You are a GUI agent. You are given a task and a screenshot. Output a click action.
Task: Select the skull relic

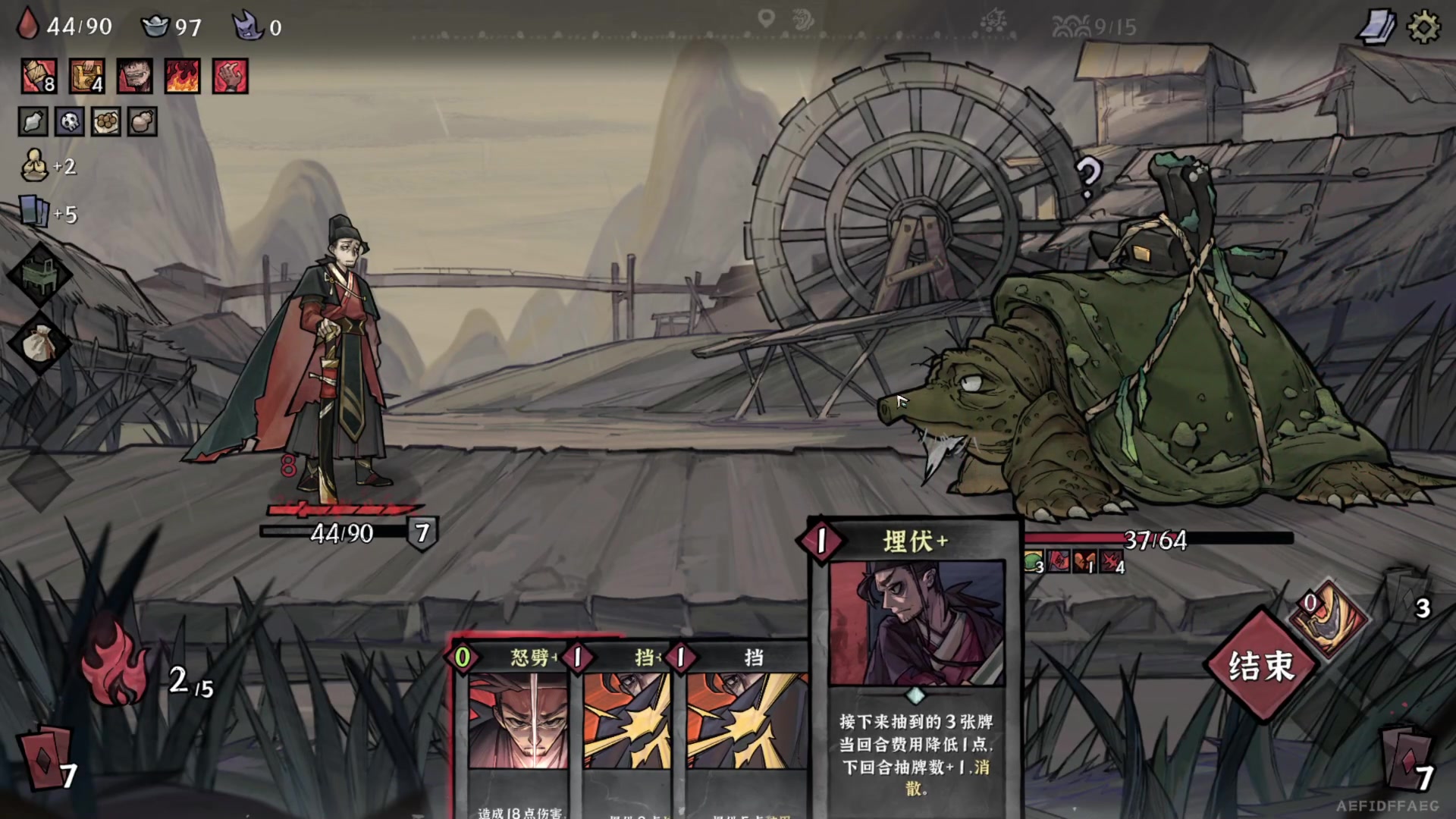tap(70, 121)
